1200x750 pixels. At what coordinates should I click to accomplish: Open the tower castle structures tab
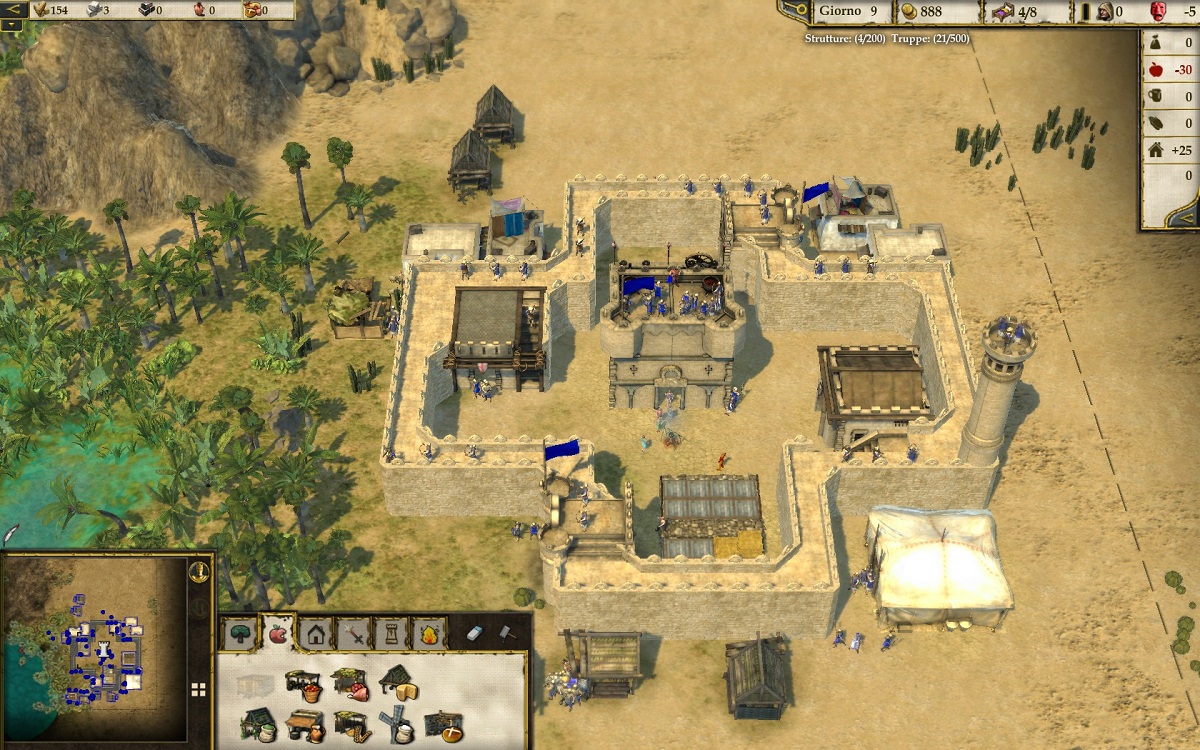[391, 633]
